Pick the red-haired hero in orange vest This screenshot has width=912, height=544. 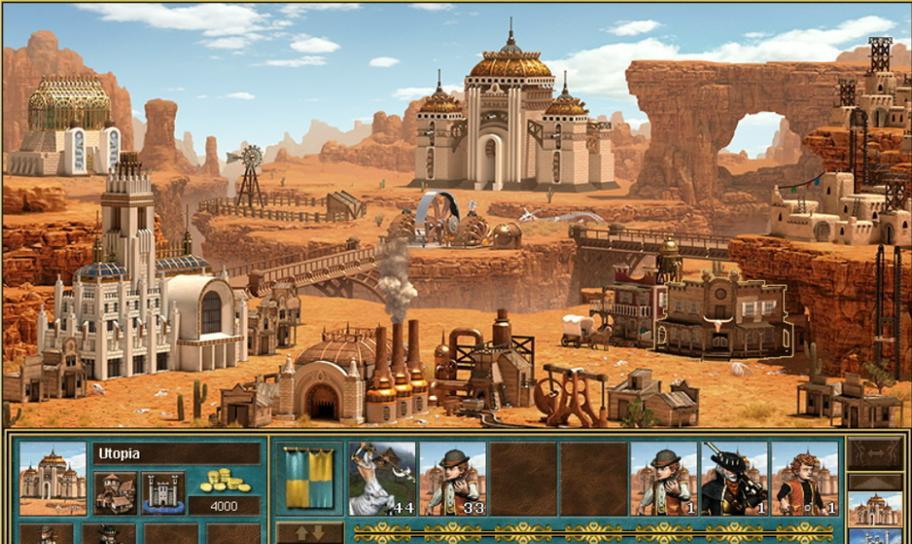805,478
